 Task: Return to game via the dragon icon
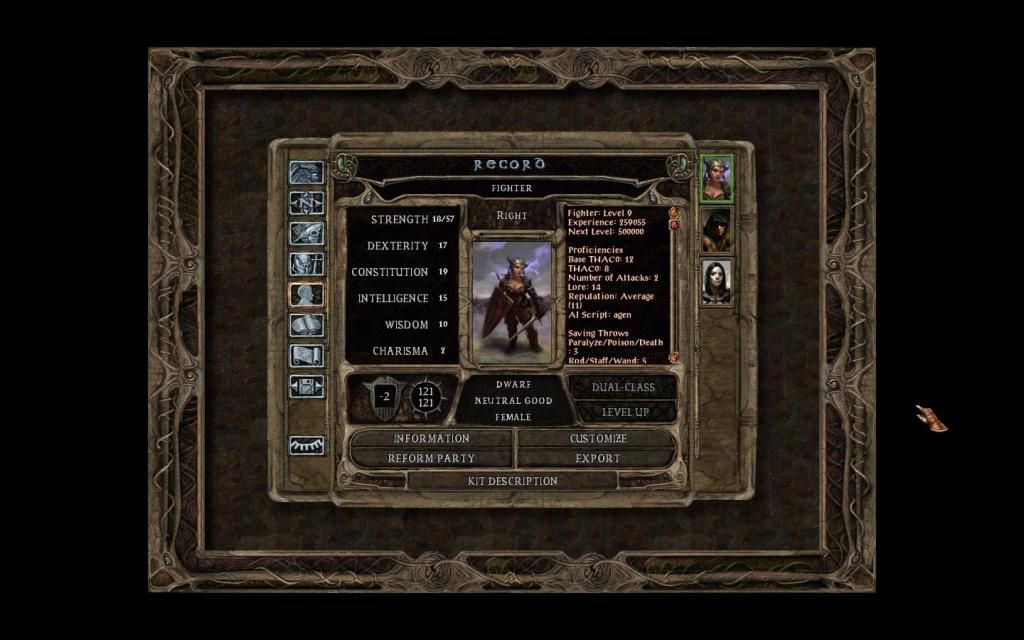tap(306, 172)
